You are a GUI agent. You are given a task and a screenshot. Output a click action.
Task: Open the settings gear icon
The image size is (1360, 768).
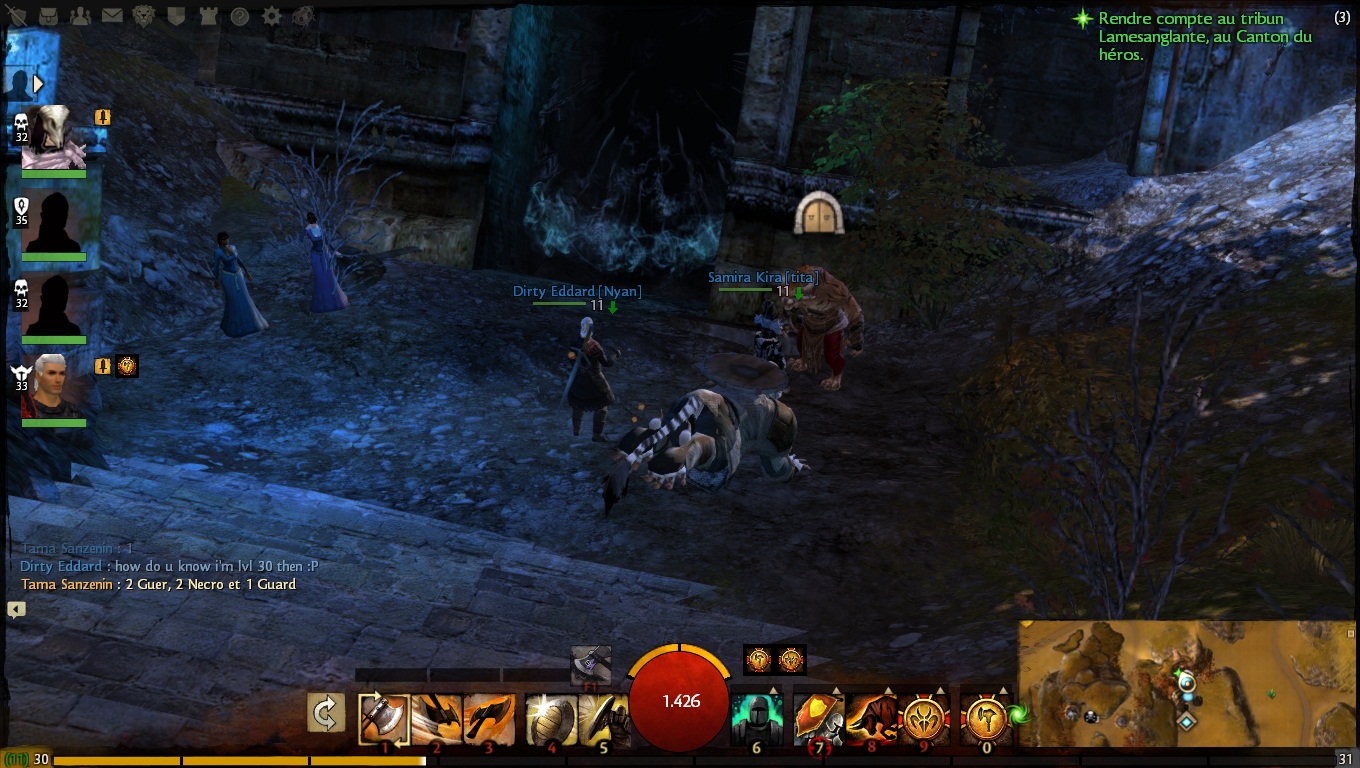tap(271, 16)
